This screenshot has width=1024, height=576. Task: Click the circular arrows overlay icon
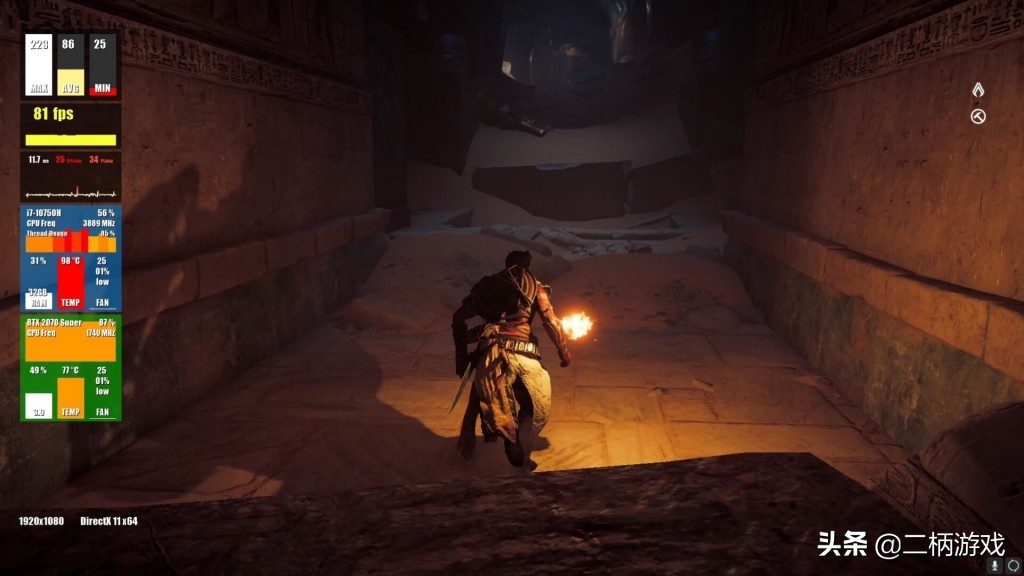1012,564
